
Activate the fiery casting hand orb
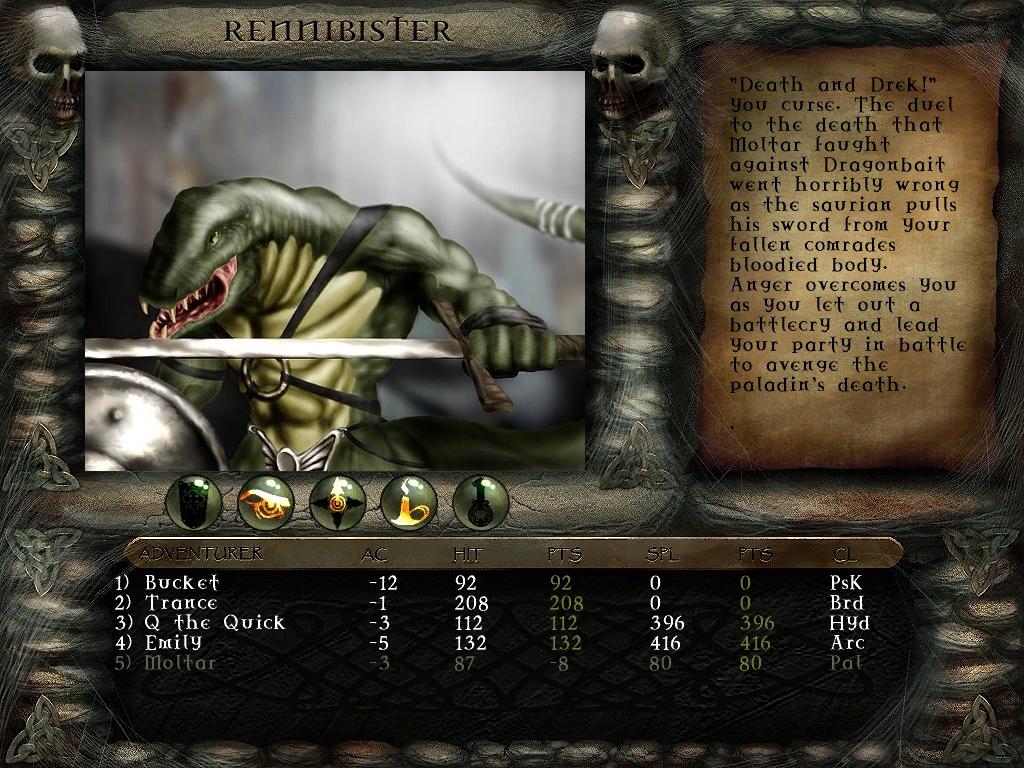(266, 502)
